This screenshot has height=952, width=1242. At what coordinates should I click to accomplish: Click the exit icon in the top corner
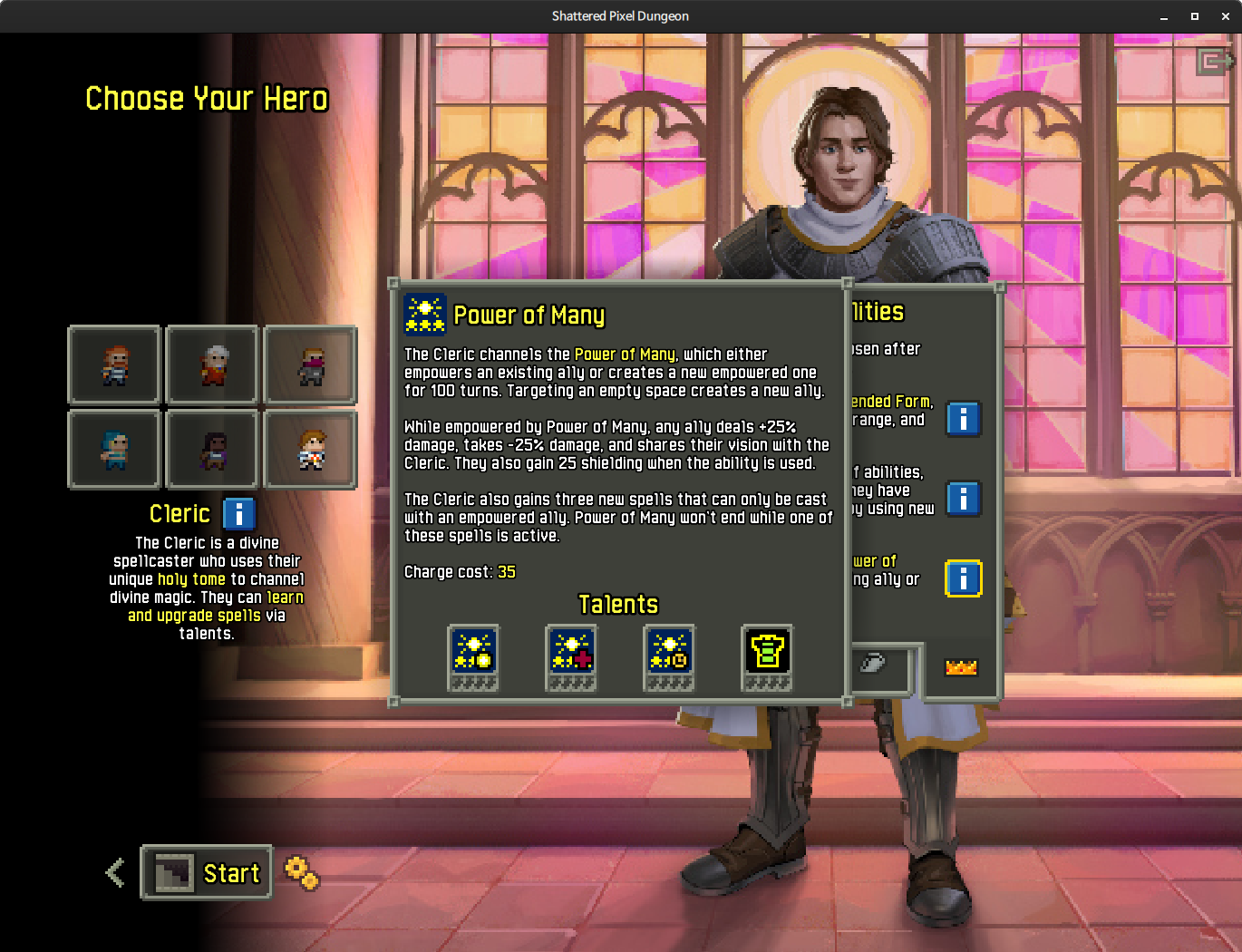click(x=1214, y=62)
